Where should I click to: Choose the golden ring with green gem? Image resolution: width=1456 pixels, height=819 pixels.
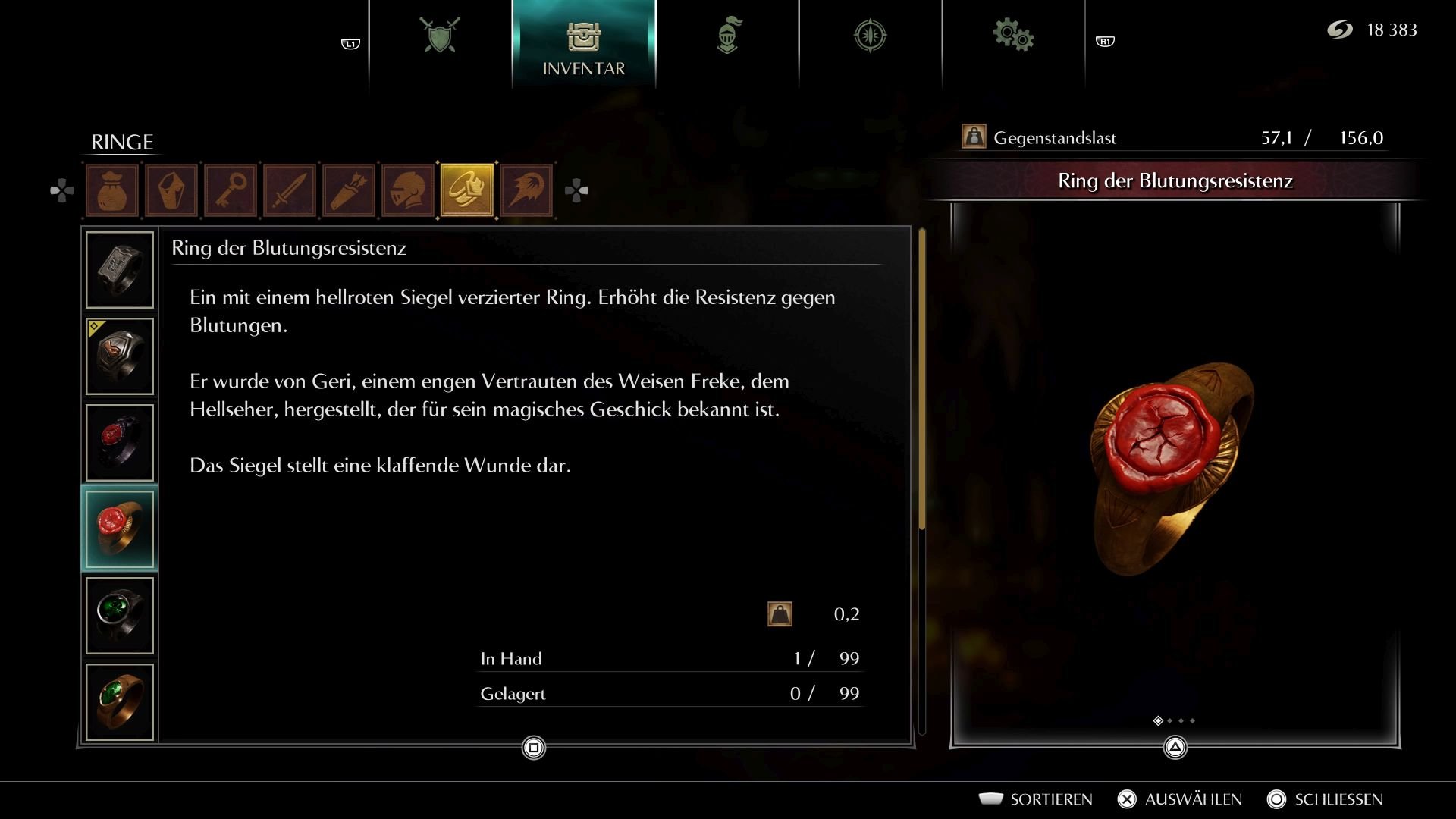[120, 702]
